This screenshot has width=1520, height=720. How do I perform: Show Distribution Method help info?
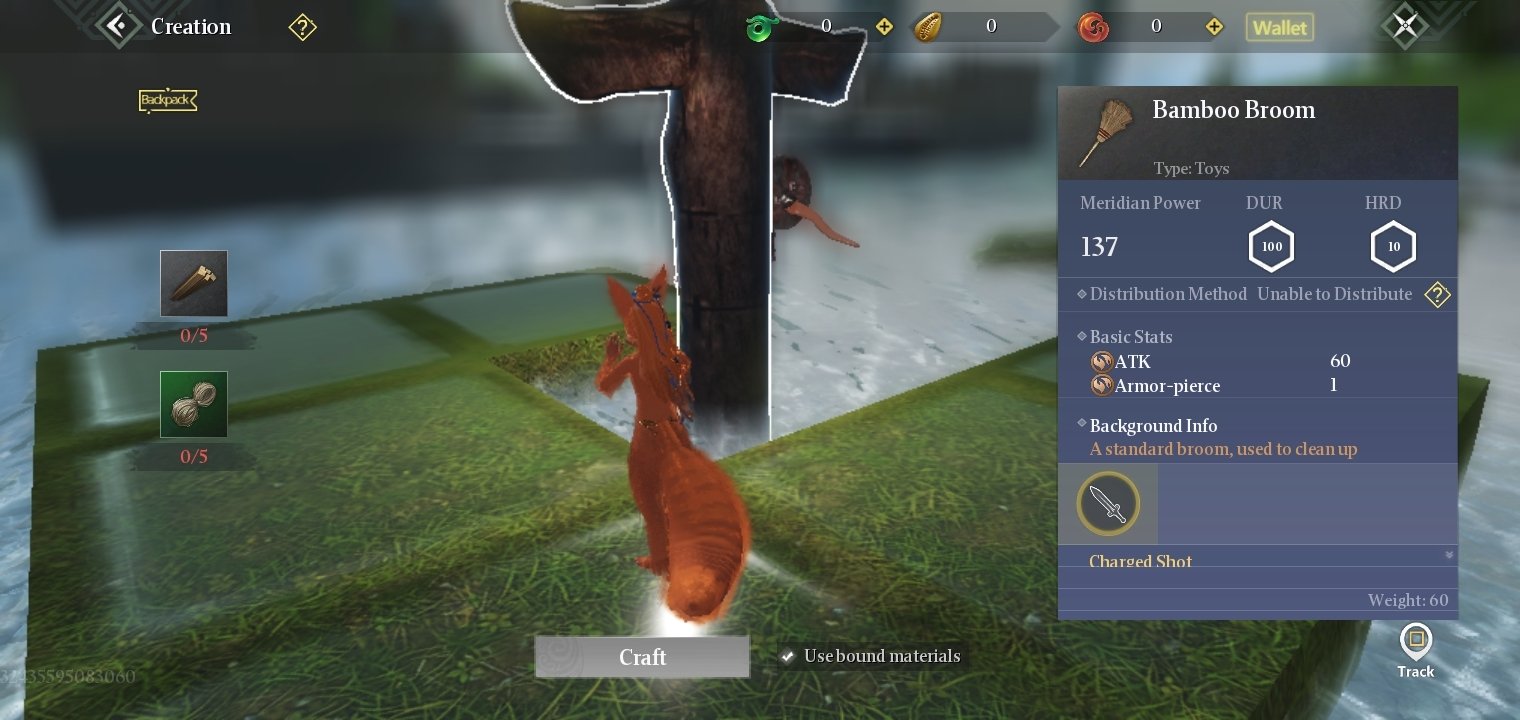[x=1437, y=295]
